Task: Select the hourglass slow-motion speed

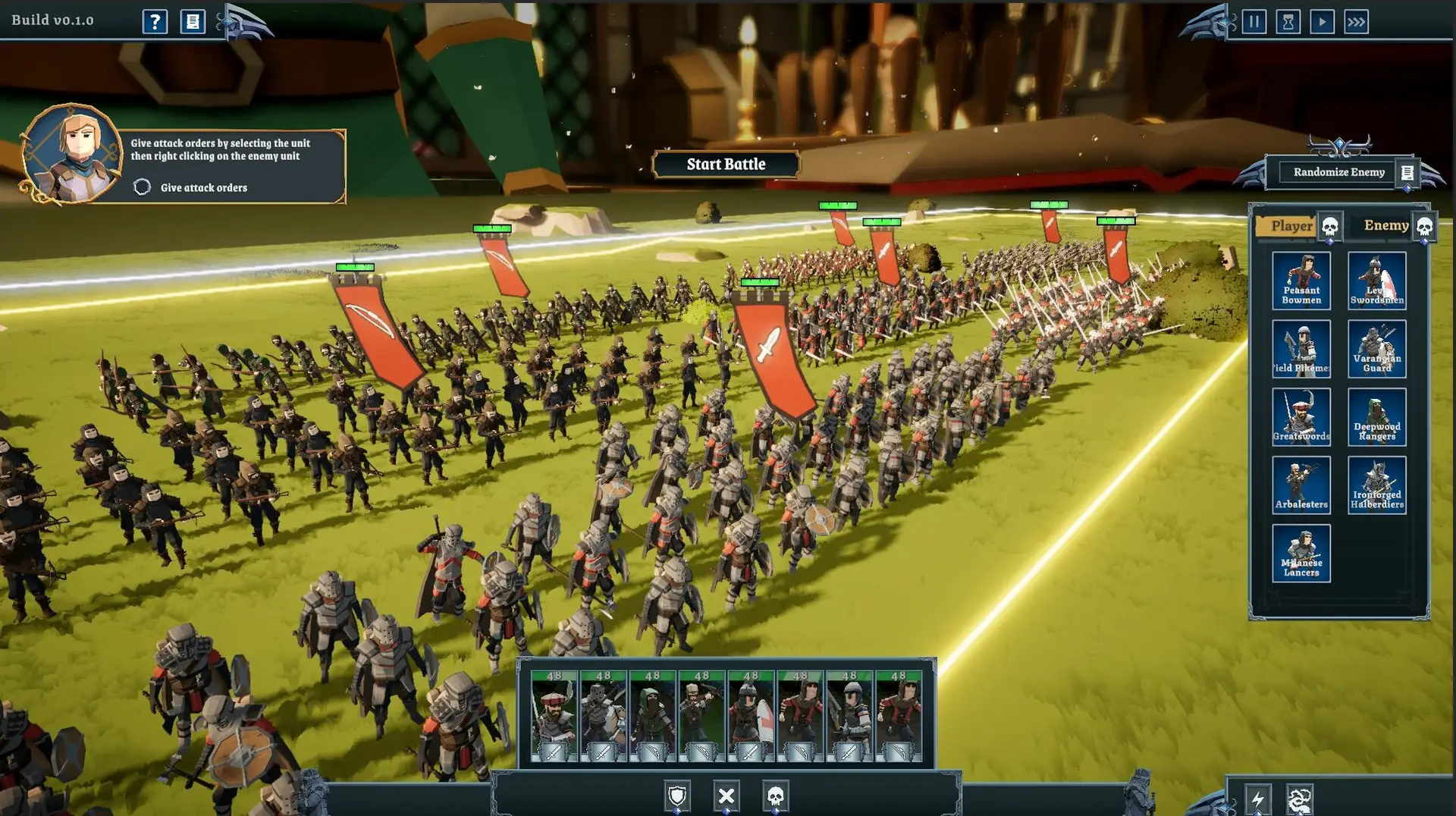Action: [1288, 21]
